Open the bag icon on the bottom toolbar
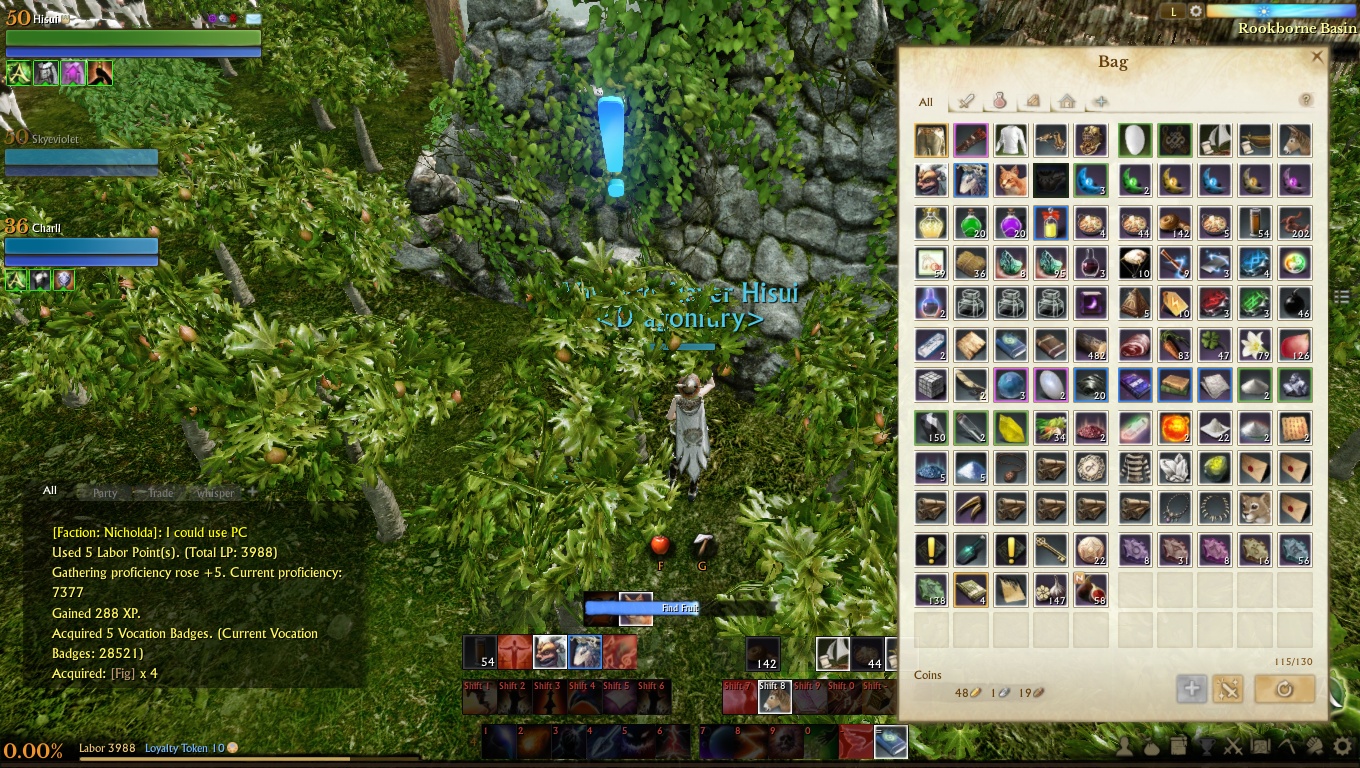The height and width of the screenshot is (768, 1360). [x=1150, y=747]
